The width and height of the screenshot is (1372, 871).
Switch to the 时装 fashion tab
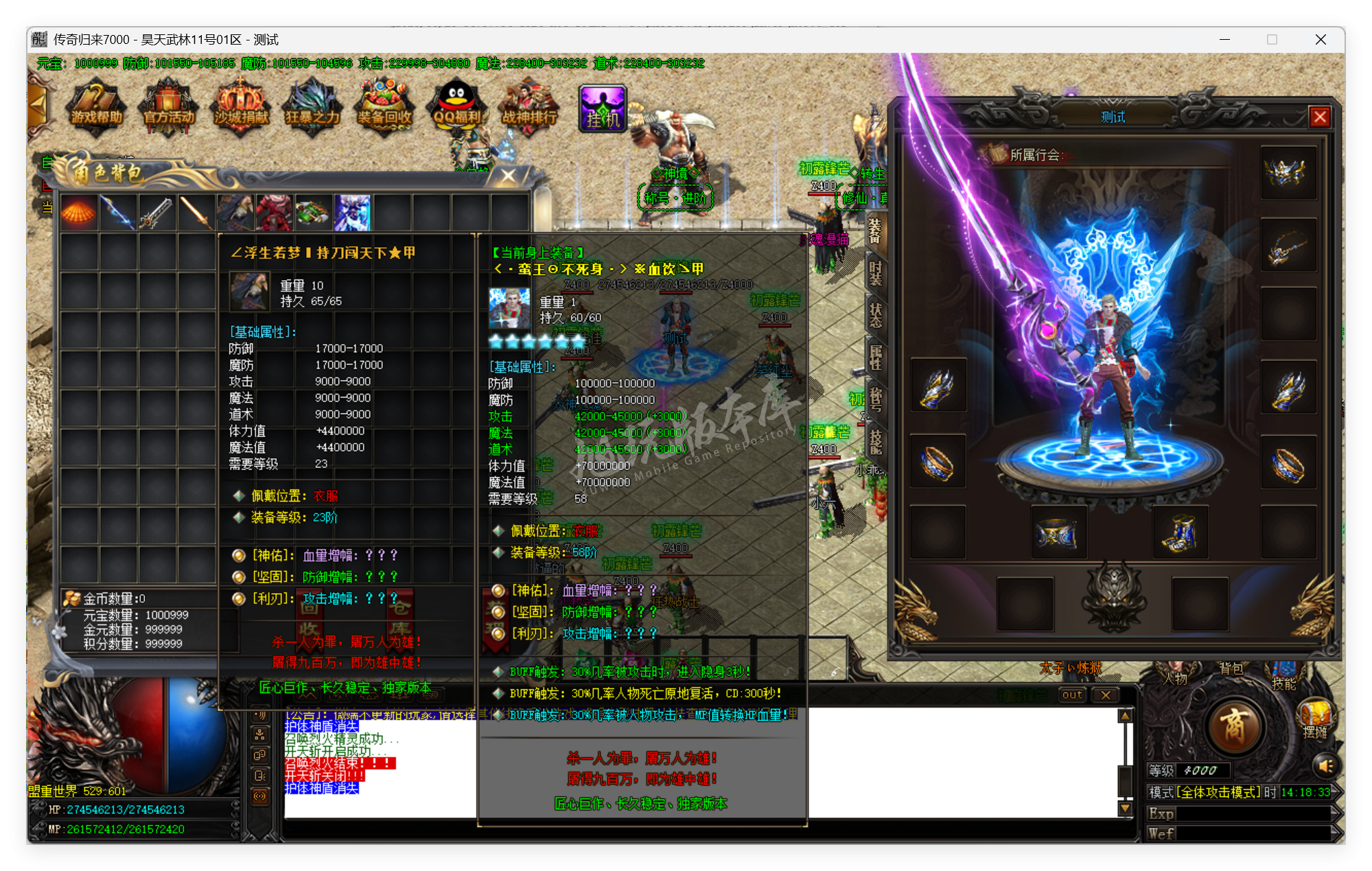(x=874, y=275)
